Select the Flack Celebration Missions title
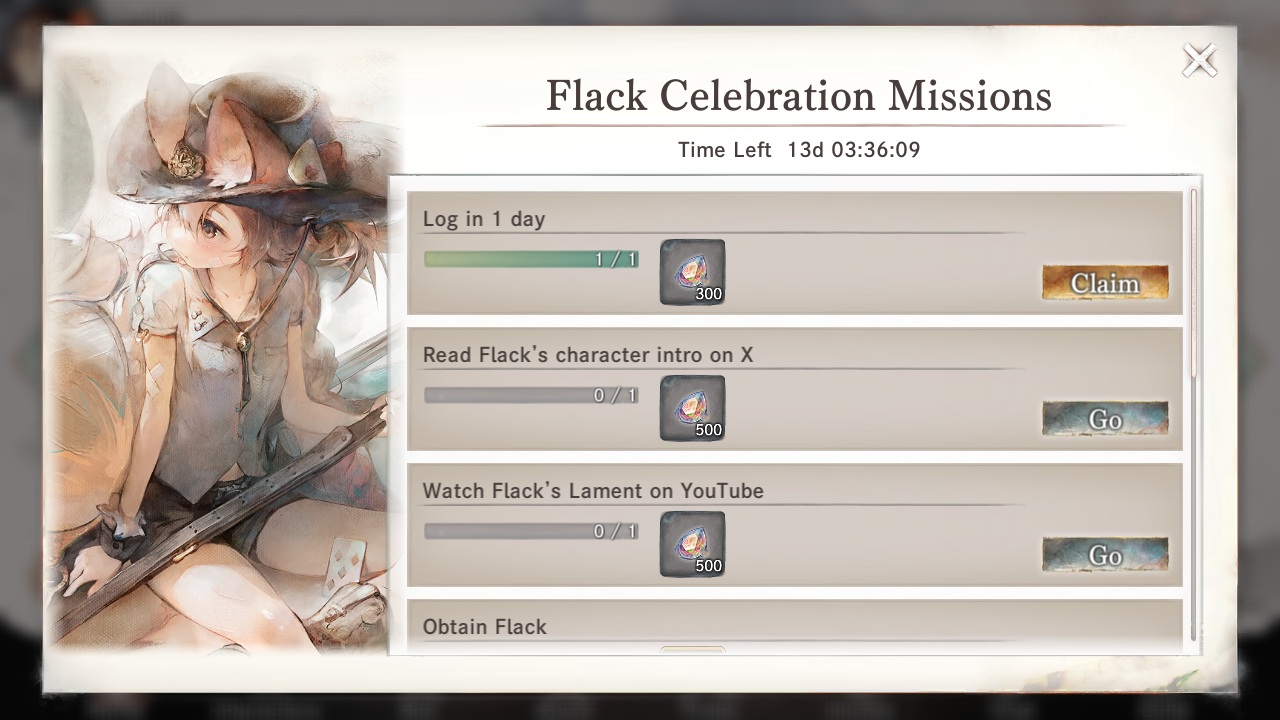Screen dimensions: 1280x720 (x=798, y=95)
